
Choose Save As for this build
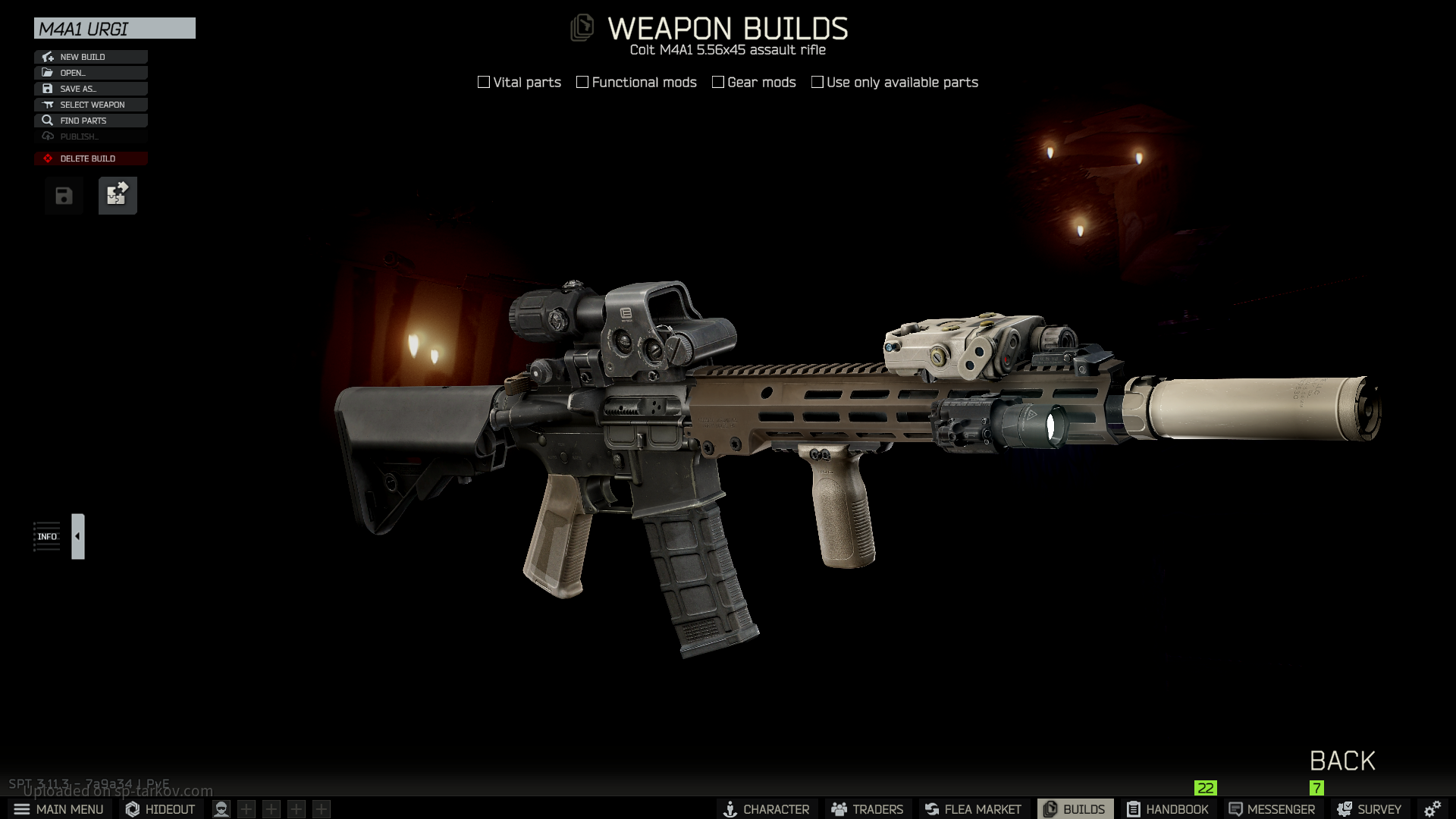click(90, 89)
